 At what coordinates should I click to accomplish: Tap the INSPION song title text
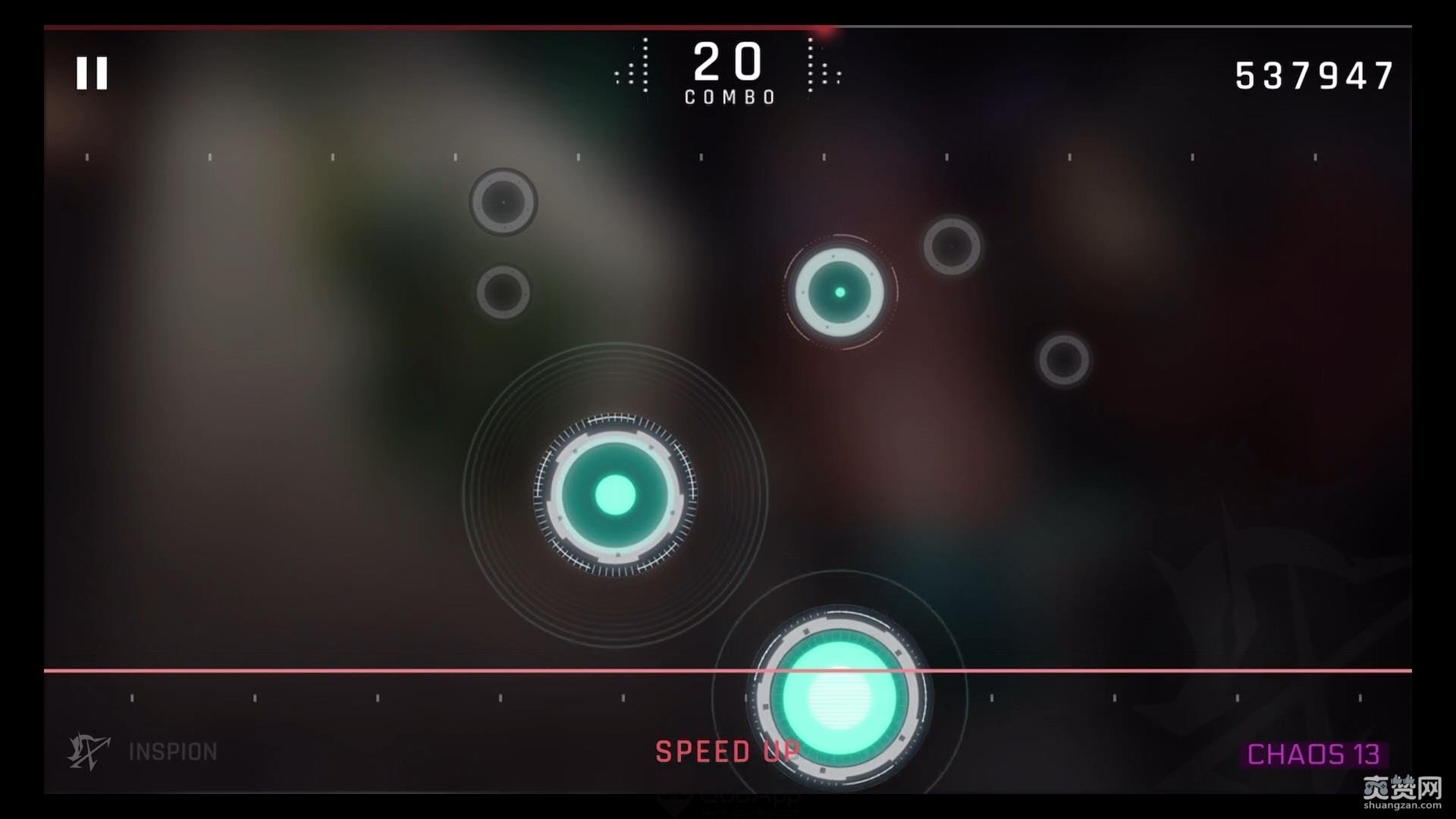(x=172, y=752)
